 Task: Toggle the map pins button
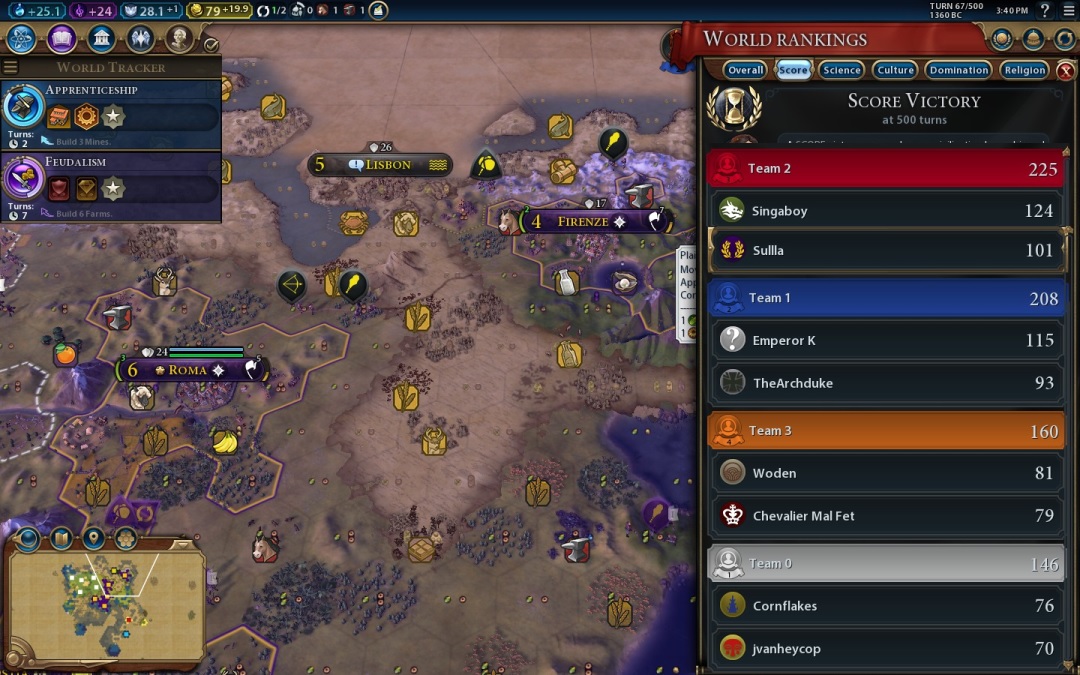[93, 538]
